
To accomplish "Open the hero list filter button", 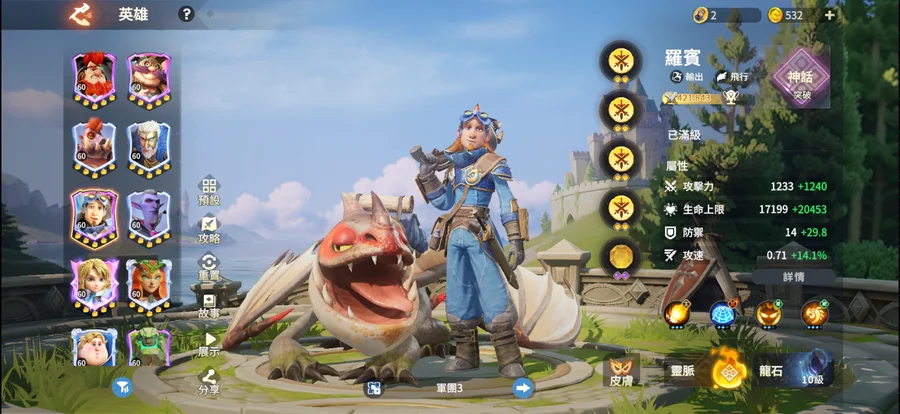I will pyautogui.click(x=122, y=387).
